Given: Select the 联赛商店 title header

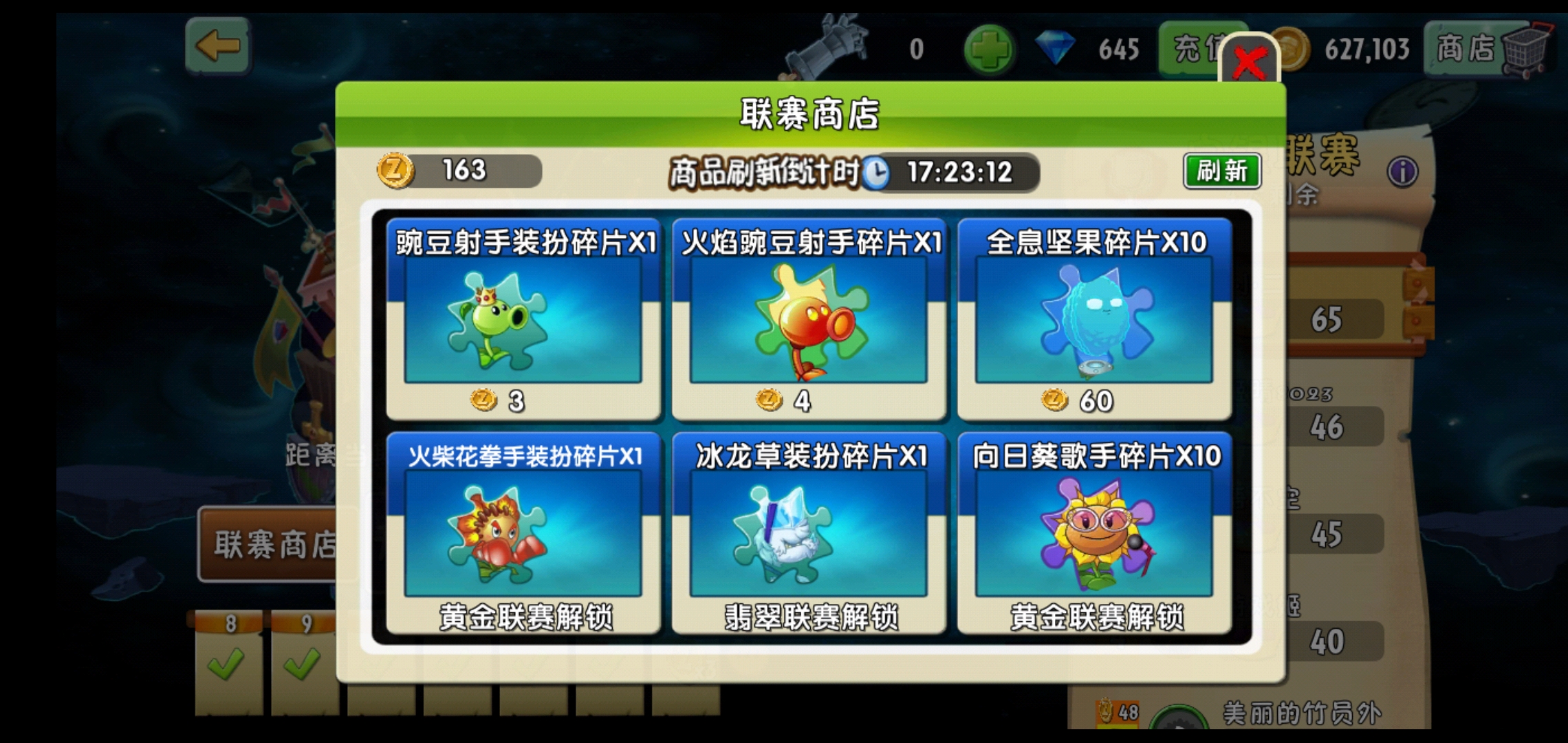Looking at the screenshot, I should [812, 114].
